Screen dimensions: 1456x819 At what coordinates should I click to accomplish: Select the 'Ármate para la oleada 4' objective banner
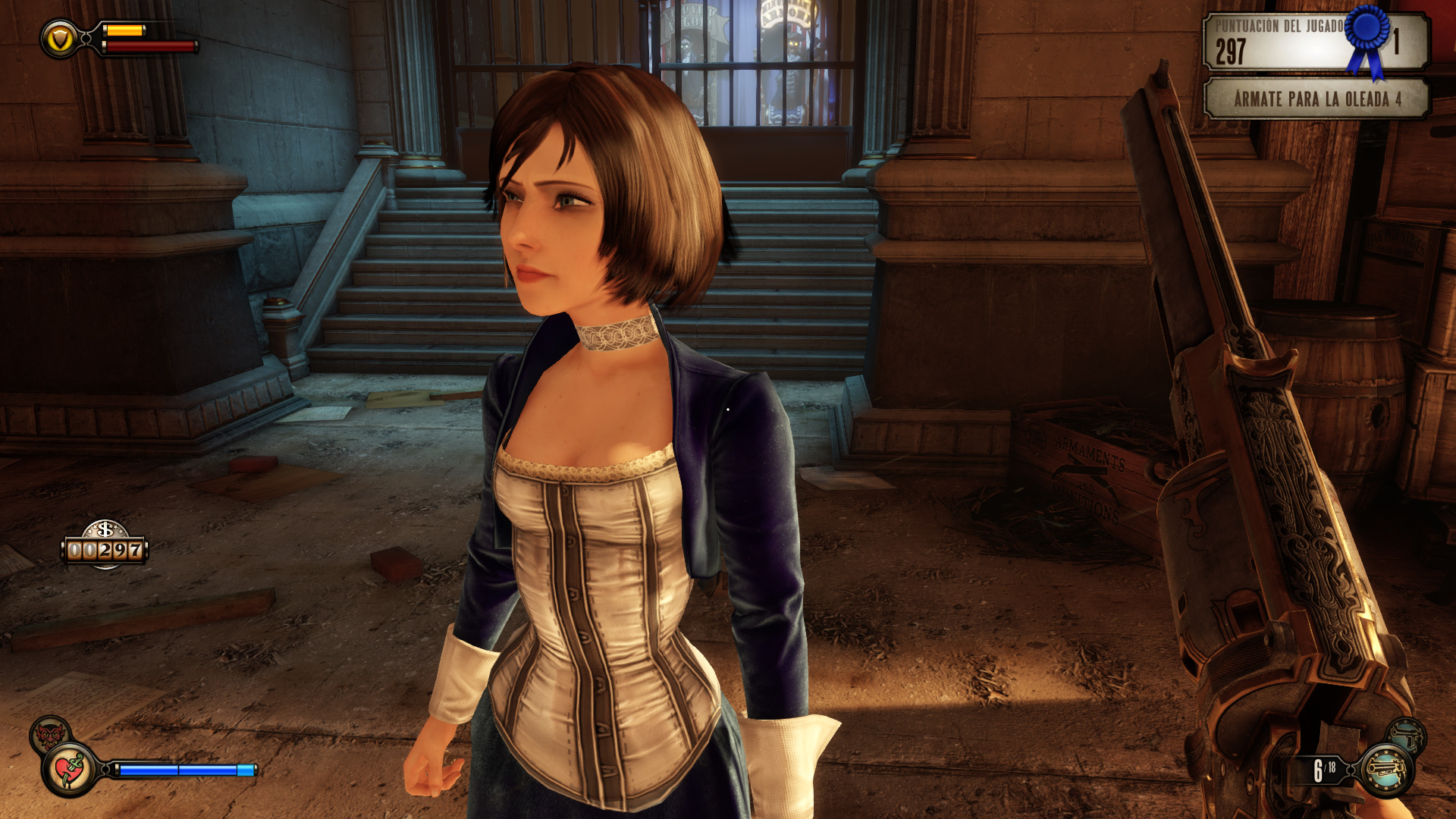[1316, 99]
